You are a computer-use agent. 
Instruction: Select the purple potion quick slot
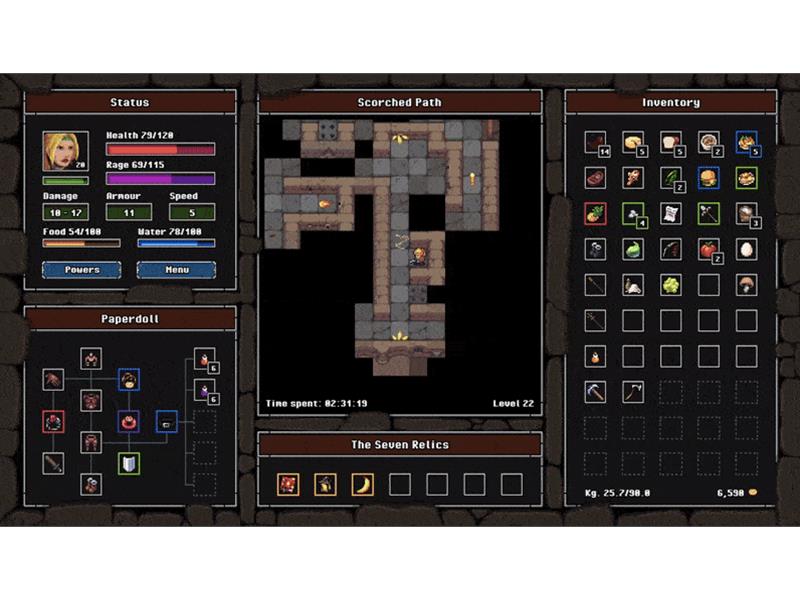204,390
